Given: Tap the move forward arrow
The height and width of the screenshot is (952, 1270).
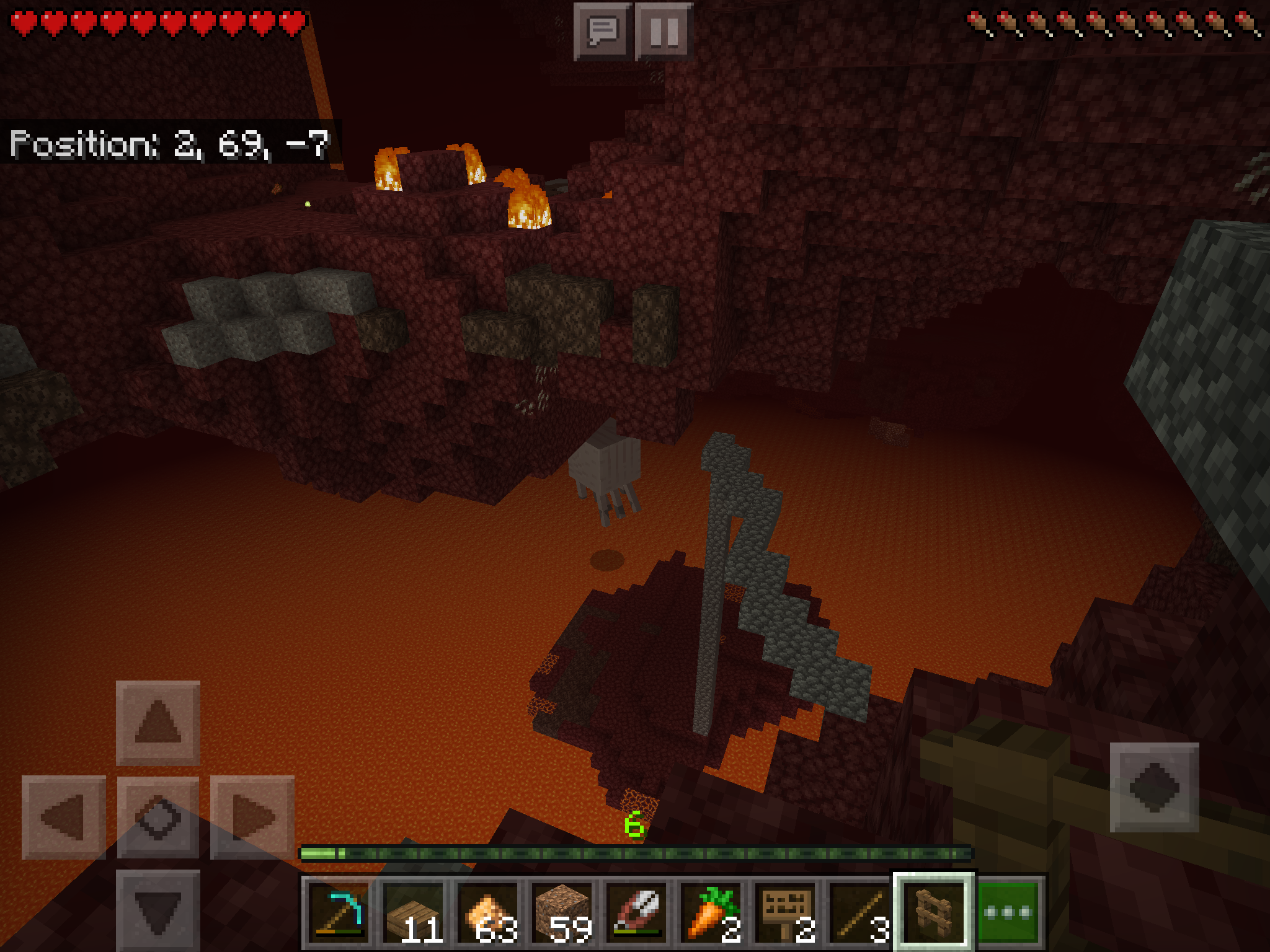Looking at the screenshot, I should 158,723.
